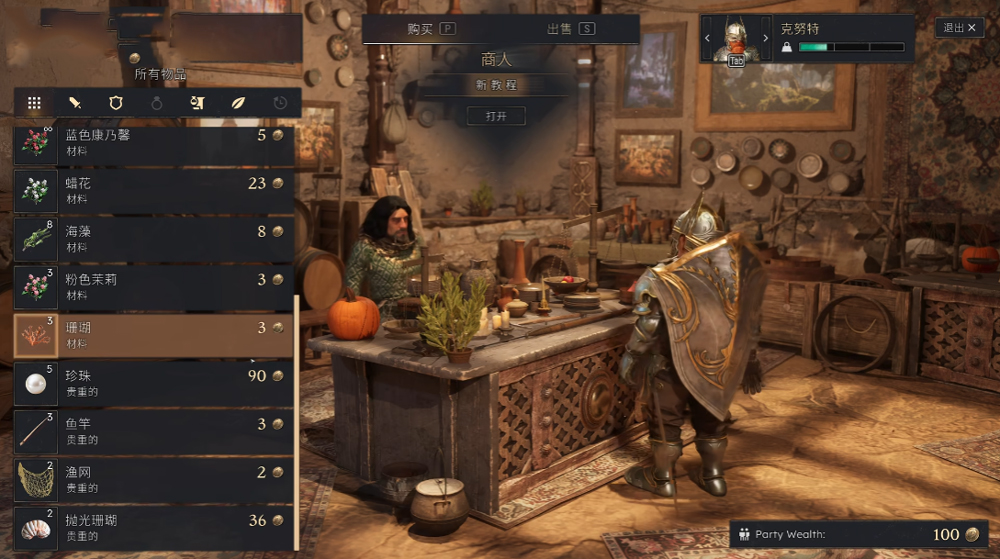Filter the list by weapons (sword icon)
Viewport: 1000px width, 559px height.
pyautogui.click(x=75, y=102)
